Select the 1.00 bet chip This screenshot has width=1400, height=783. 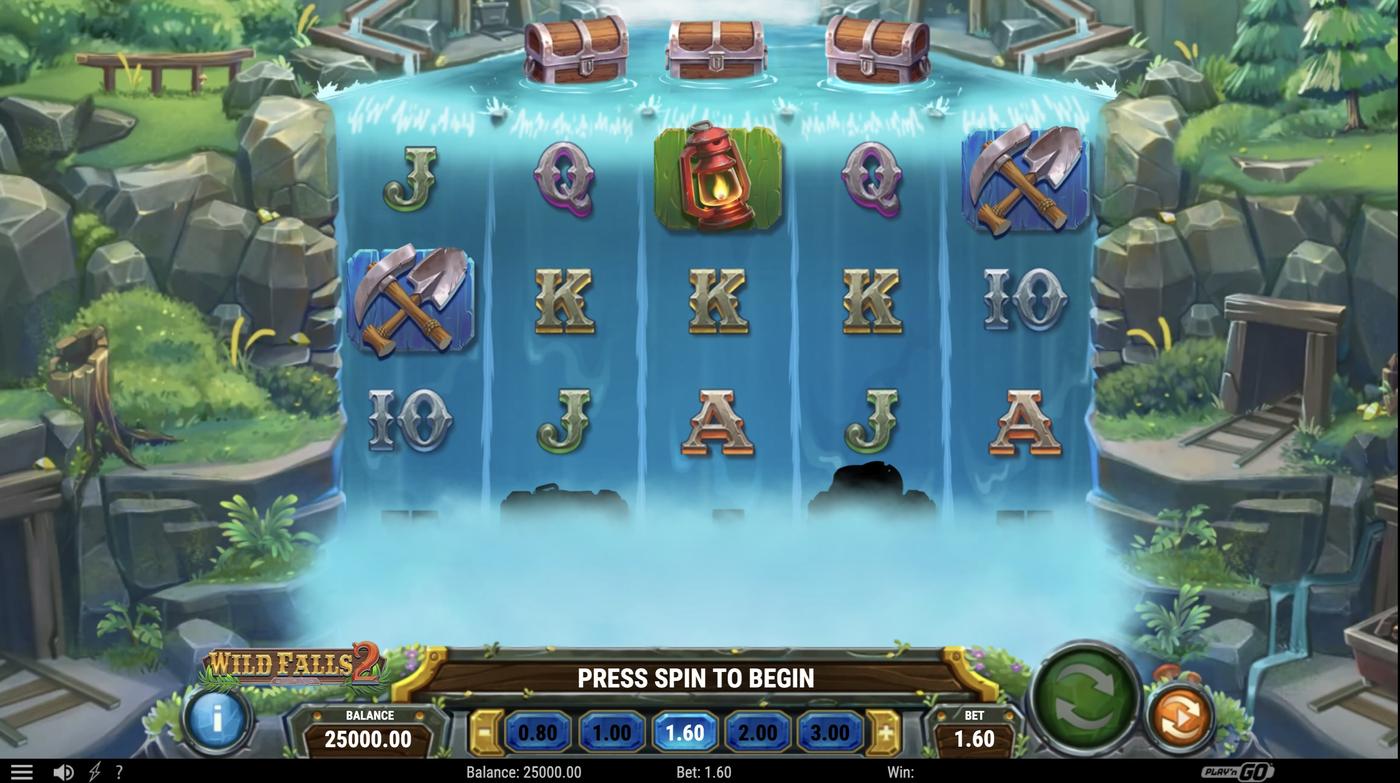click(611, 731)
